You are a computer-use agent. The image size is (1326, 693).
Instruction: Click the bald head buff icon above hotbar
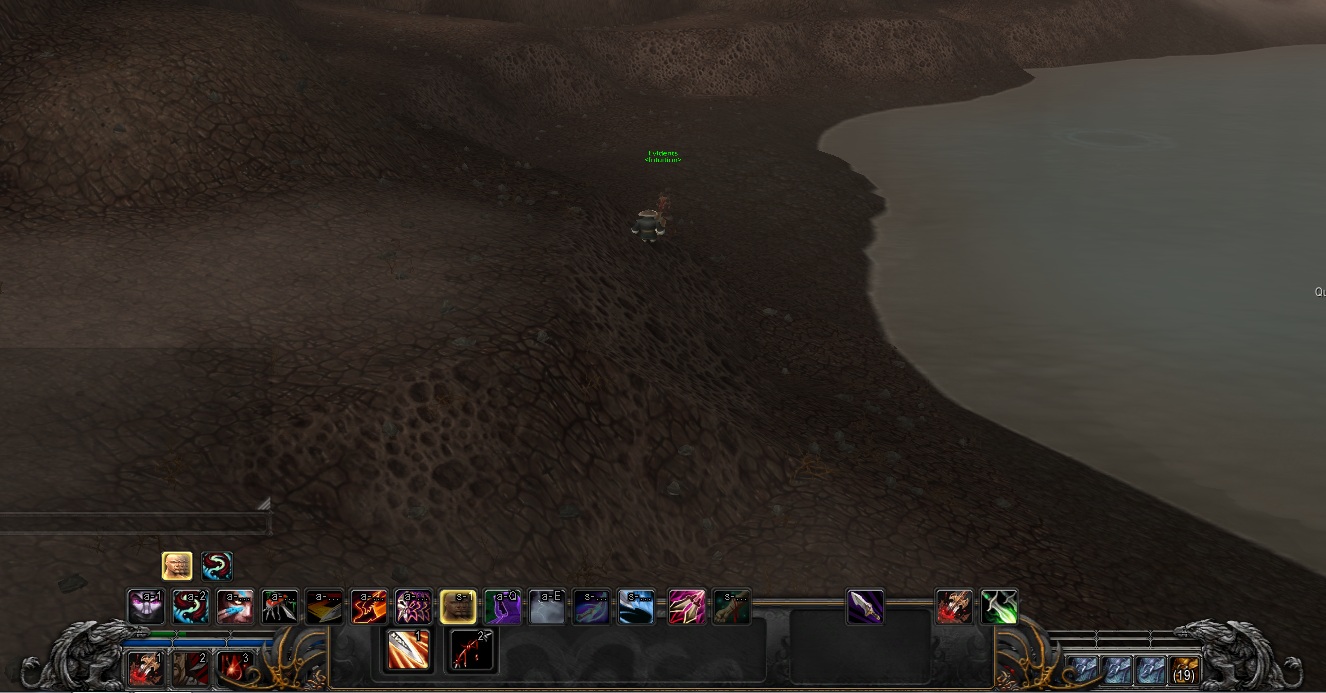(x=177, y=566)
